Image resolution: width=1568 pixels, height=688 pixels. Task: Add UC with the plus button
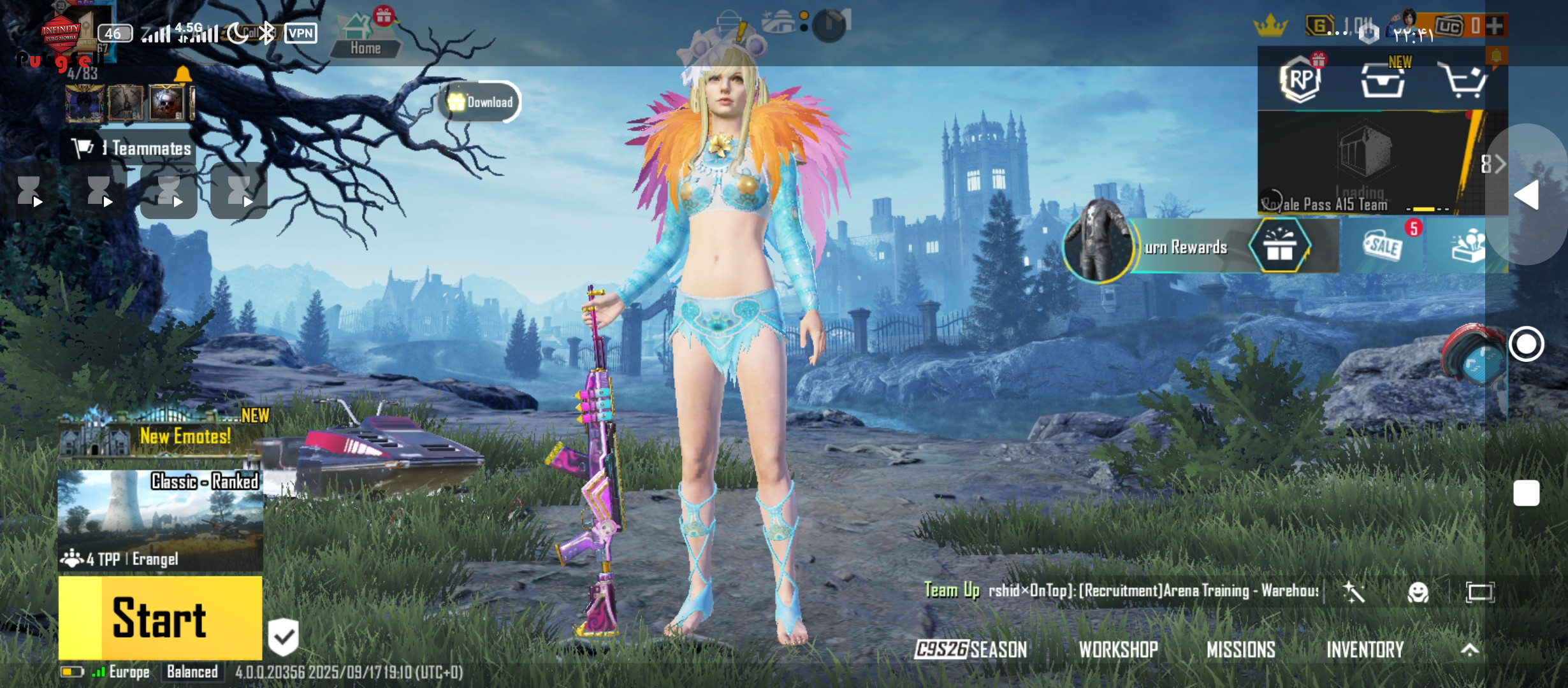1495,26
